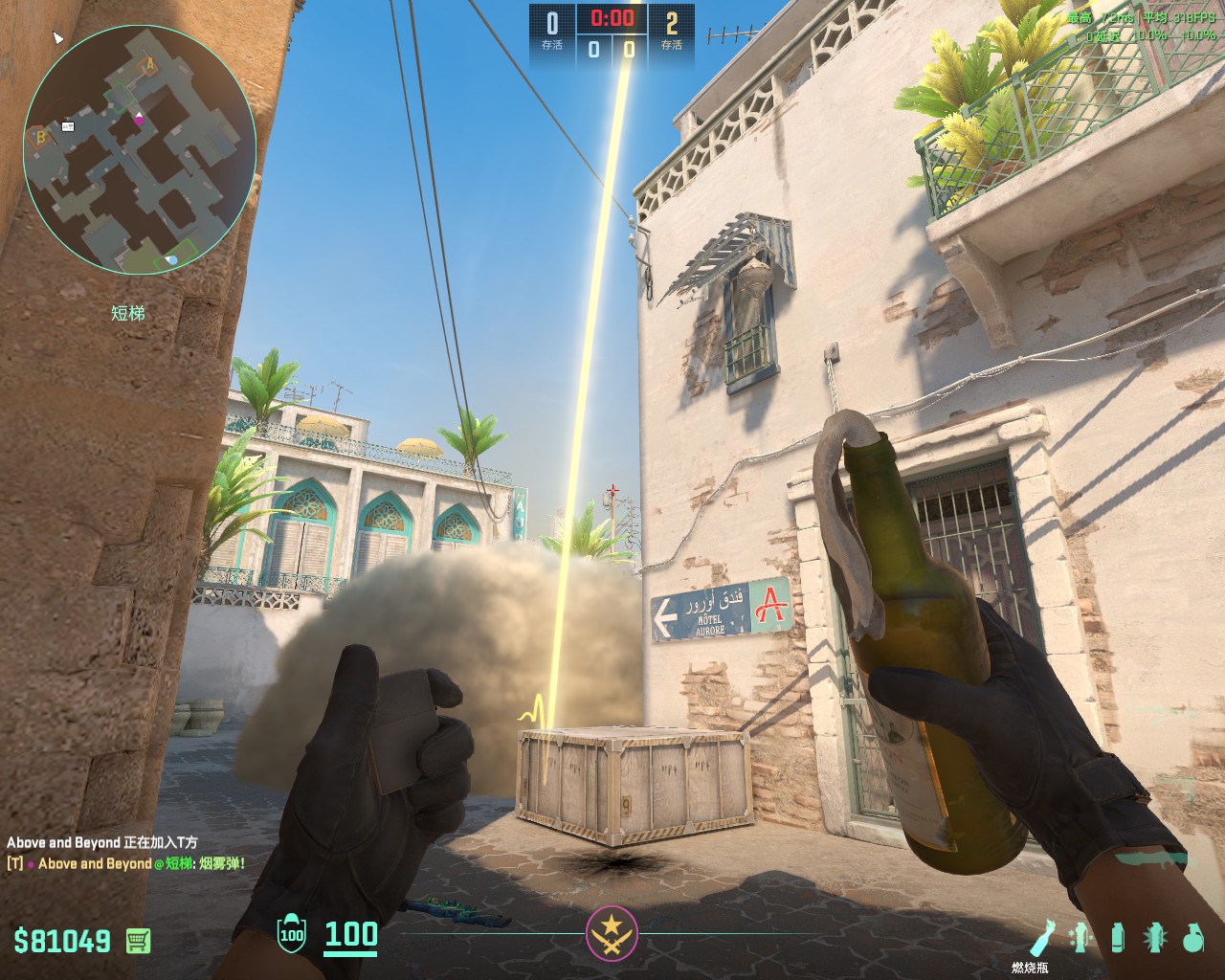Select the decoy grenade icon with sparkles
The width and height of the screenshot is (1225, 980).
coord(1080,937)
